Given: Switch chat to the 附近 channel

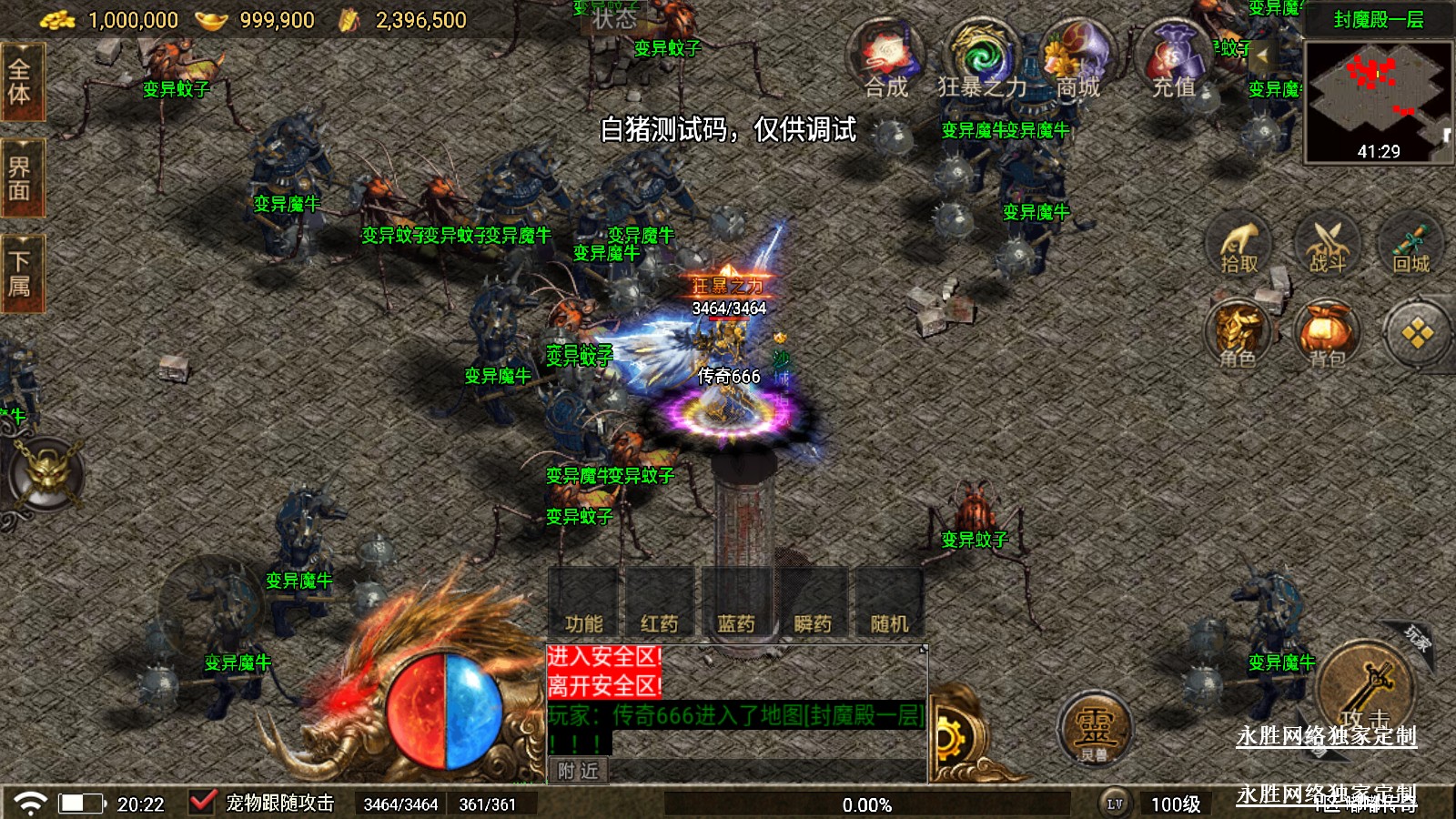Looking at the screenshot, I should click(x=579, y=771).
